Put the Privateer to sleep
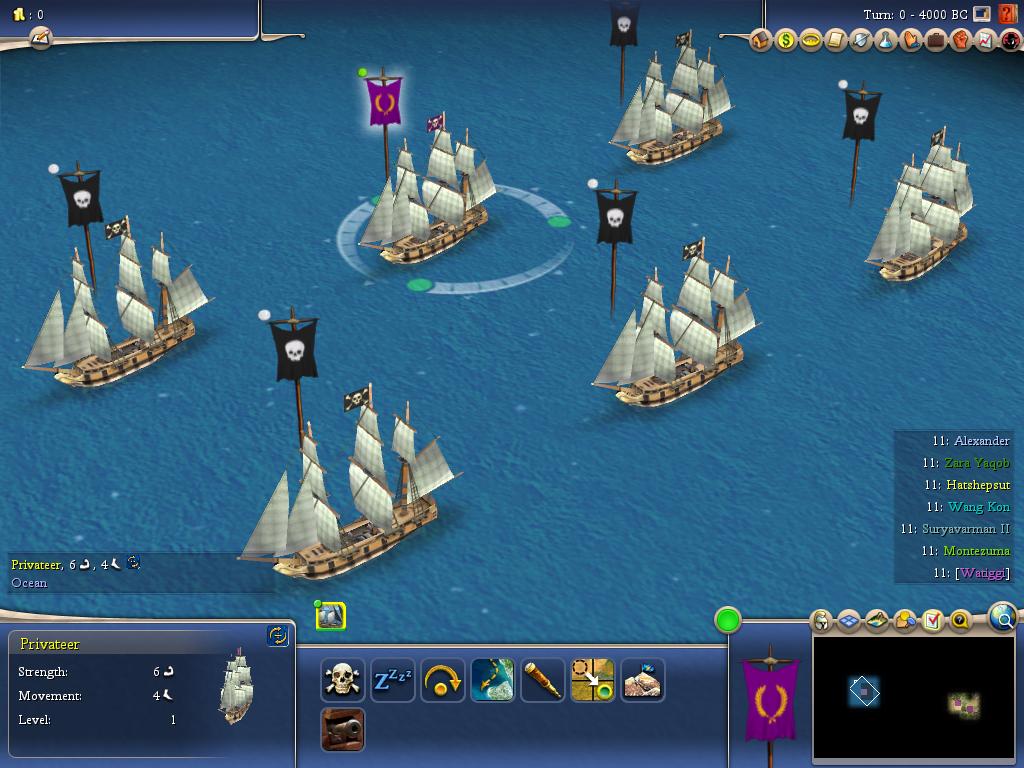 coord(393,680)
